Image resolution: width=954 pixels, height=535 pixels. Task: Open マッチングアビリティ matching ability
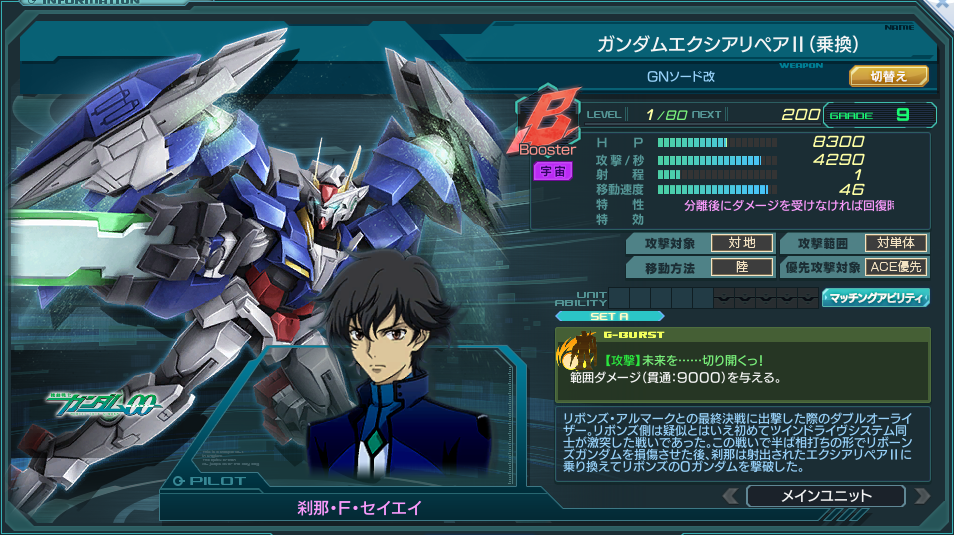click(x=876, y=297)
